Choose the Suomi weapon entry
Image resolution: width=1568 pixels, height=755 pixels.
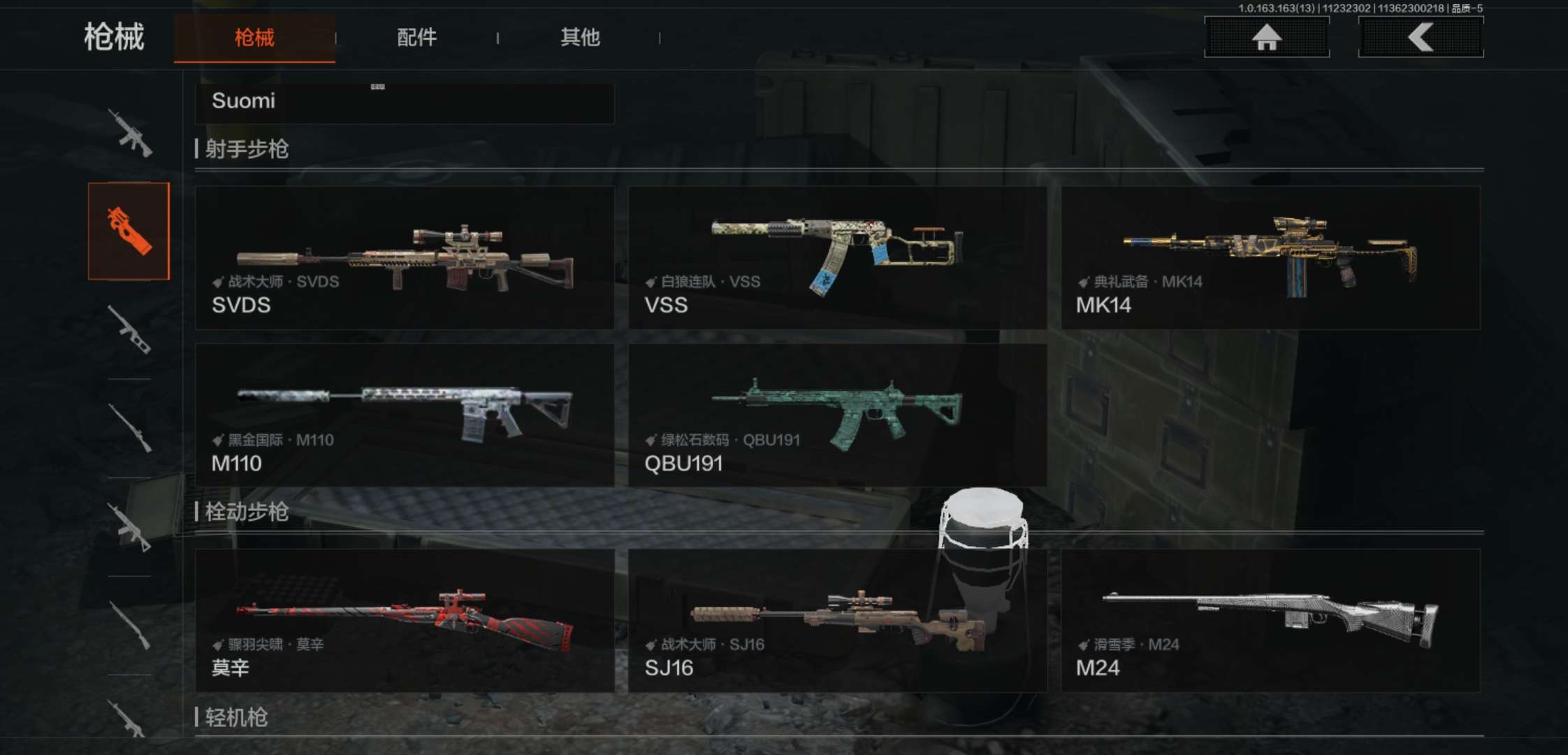pos(404,102)
